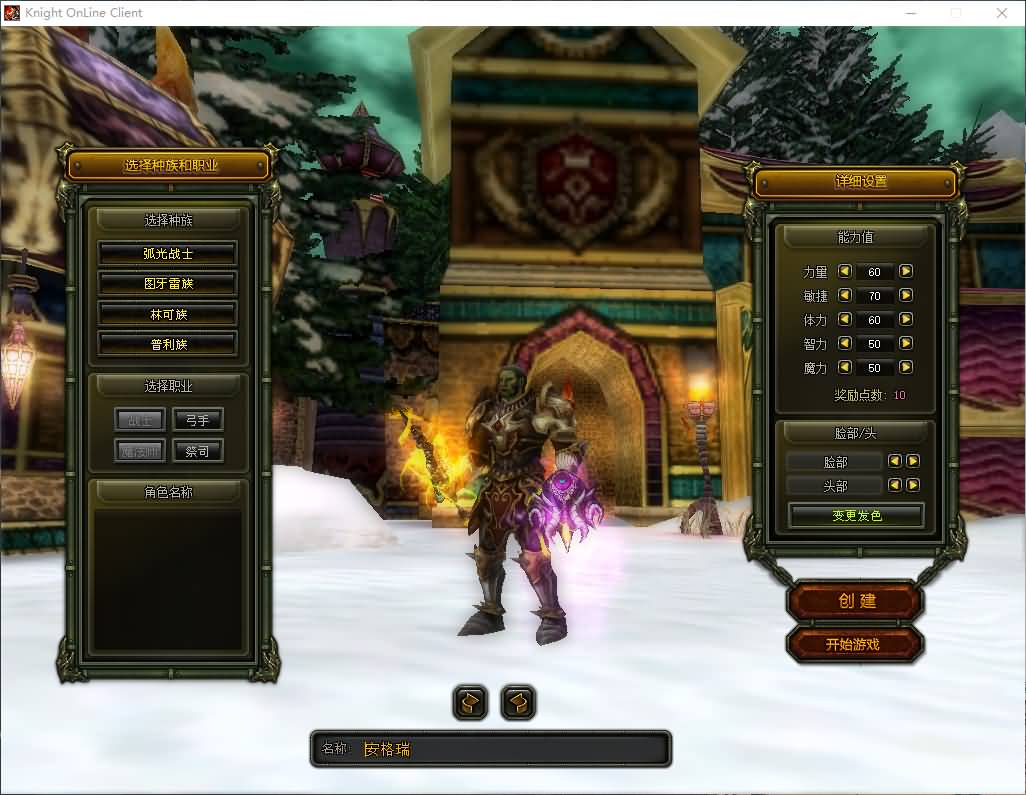This screenshot has height=795, width=1026.
Task: Click the 创建 create button
Action: click(x=855, y=601)
